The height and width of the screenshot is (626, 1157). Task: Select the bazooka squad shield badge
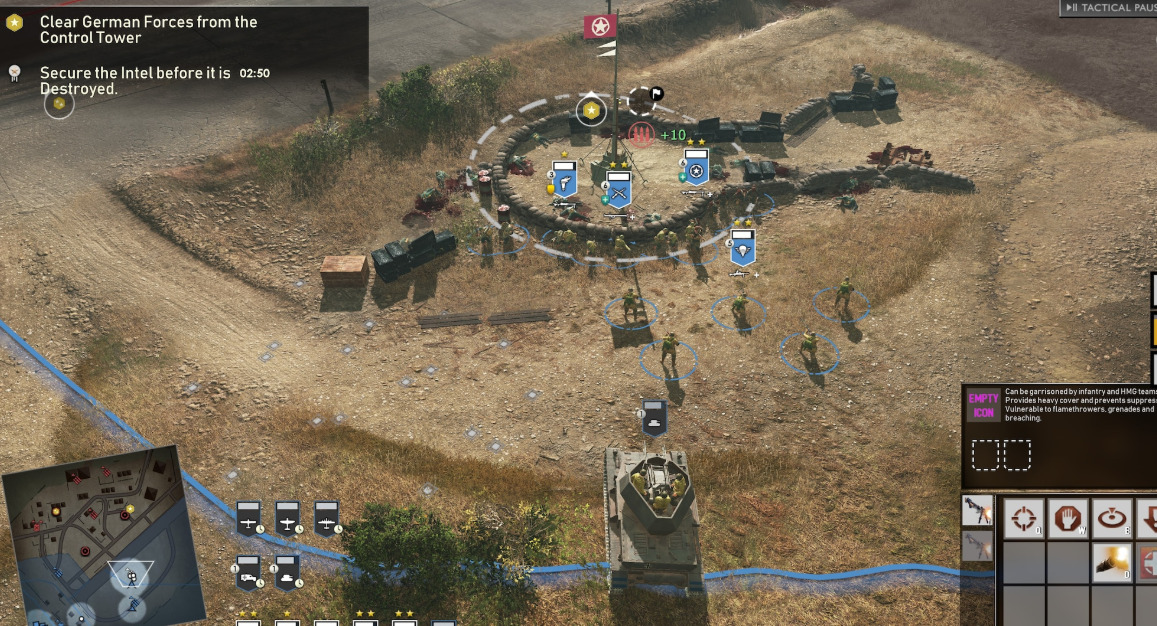[x=565, y=180]
